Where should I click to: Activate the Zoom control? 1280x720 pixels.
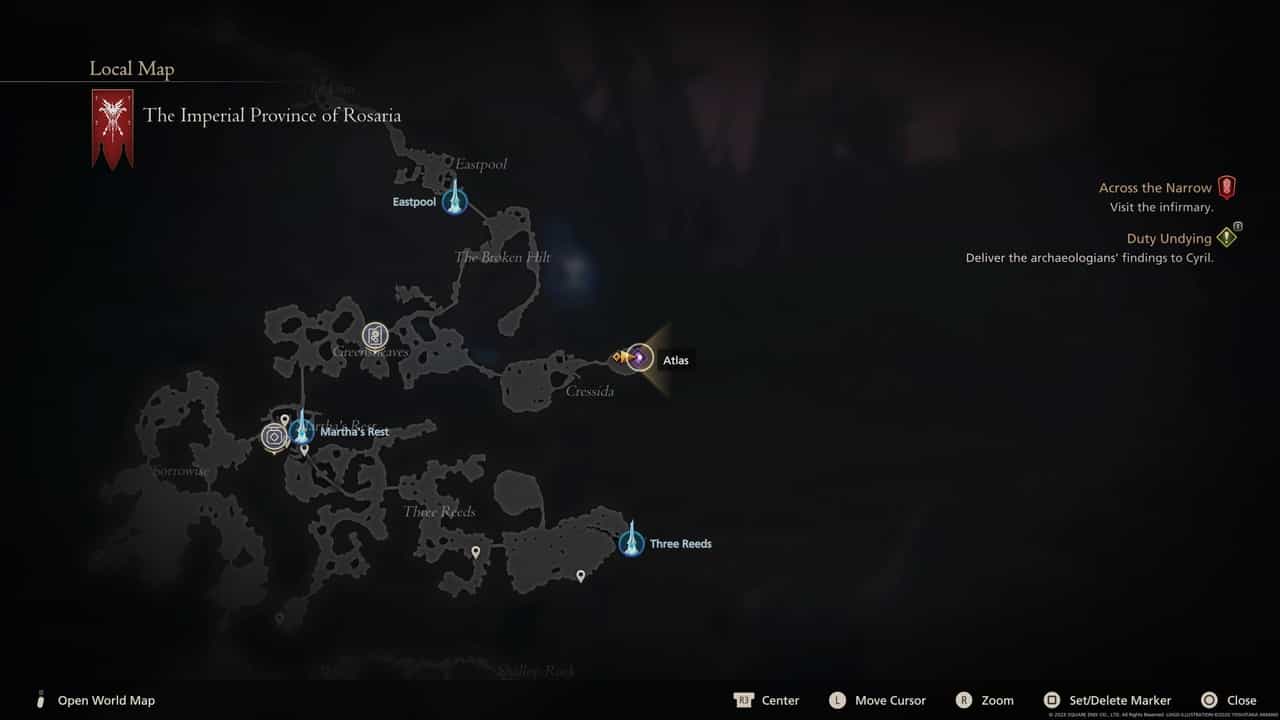(x=996, y=700)
